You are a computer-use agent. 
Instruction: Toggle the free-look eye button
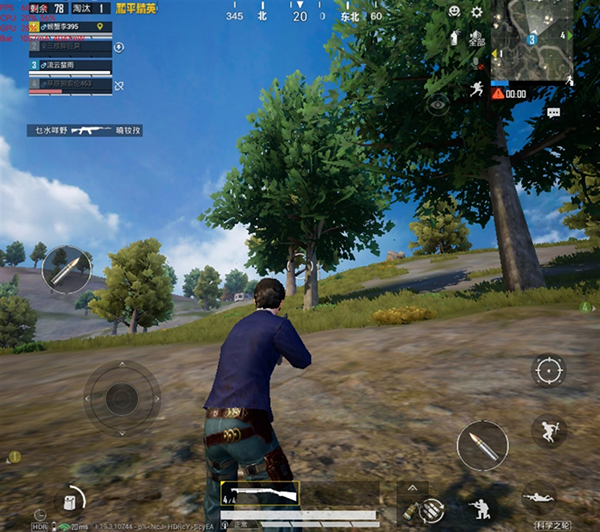[436, 103]
